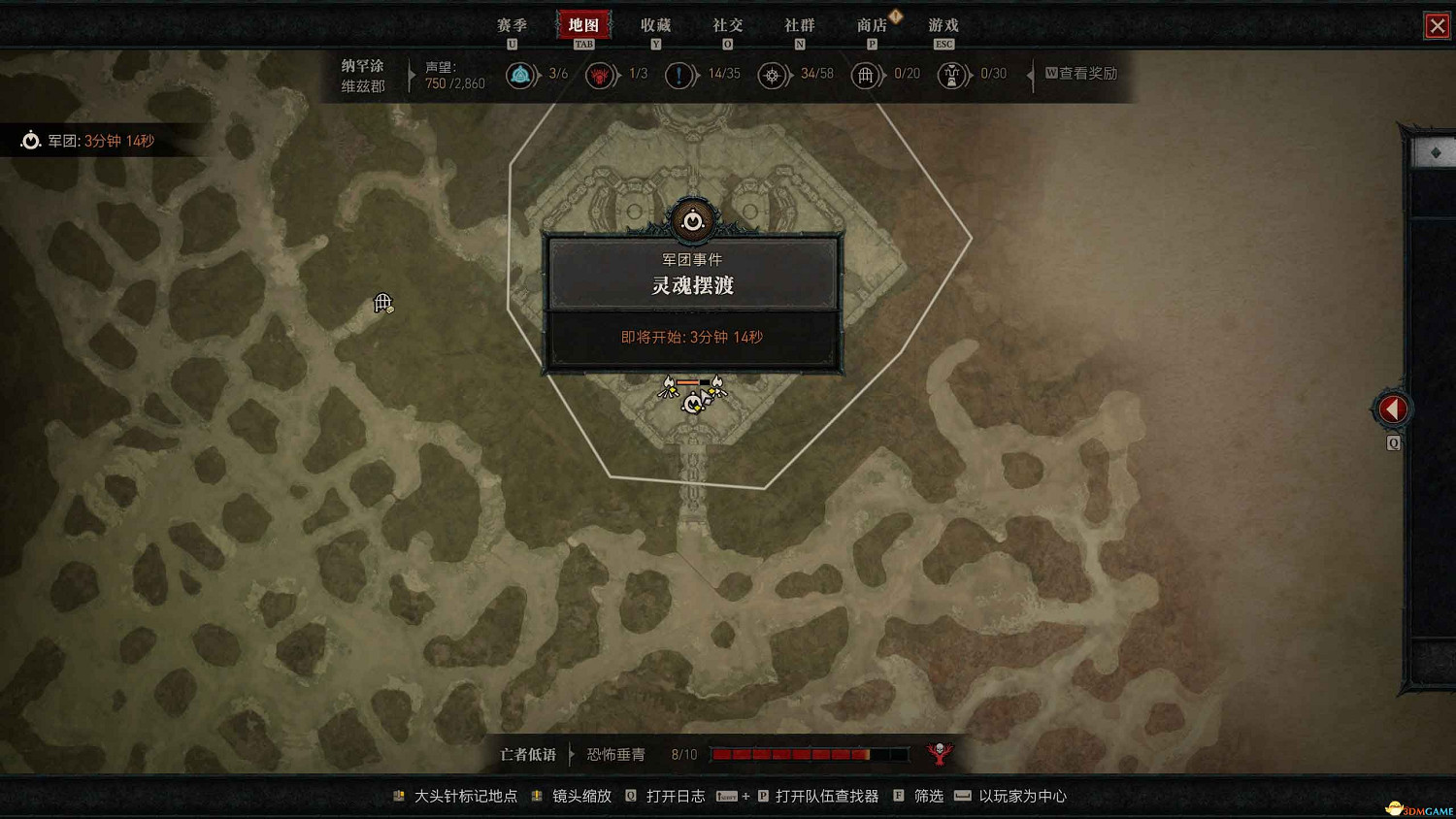Toggle map filtering with the 筛选 option
The width and height of the screenshot is (1456, 819).
[x=927, y=796]
